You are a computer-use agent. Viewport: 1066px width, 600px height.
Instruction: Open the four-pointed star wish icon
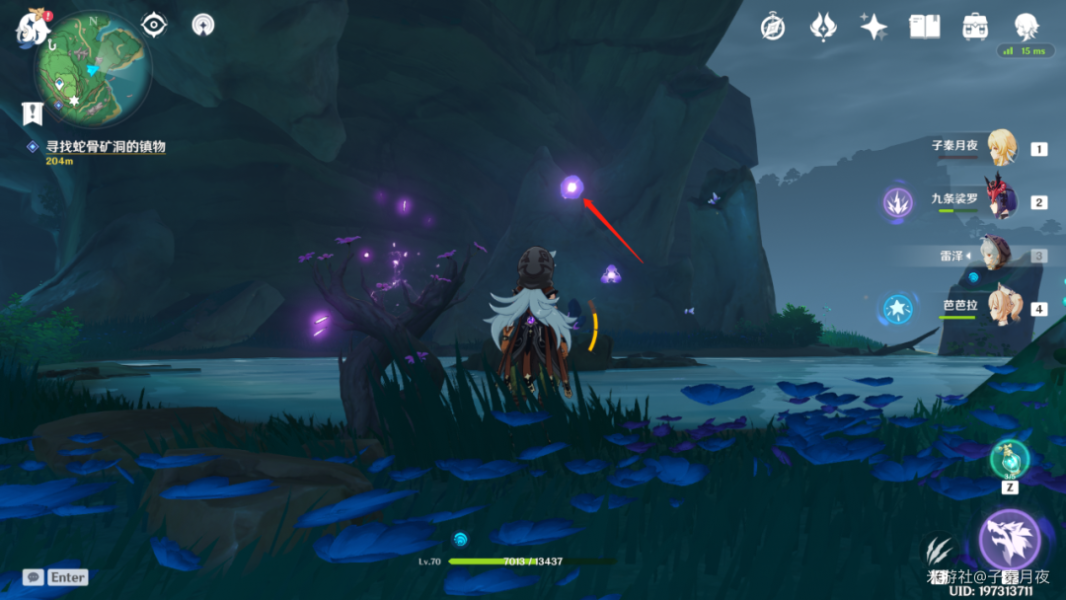pos(874,27)
